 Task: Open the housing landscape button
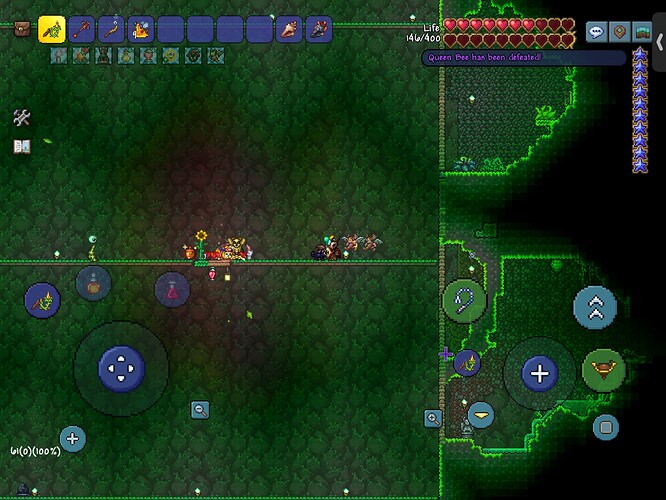coord(642,32)
